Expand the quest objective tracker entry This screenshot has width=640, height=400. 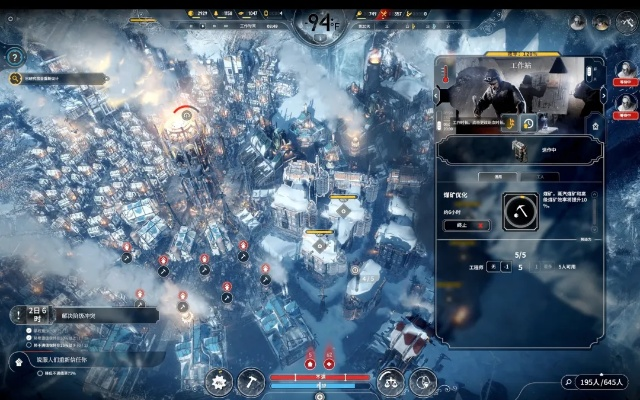[x=85, y=315]
